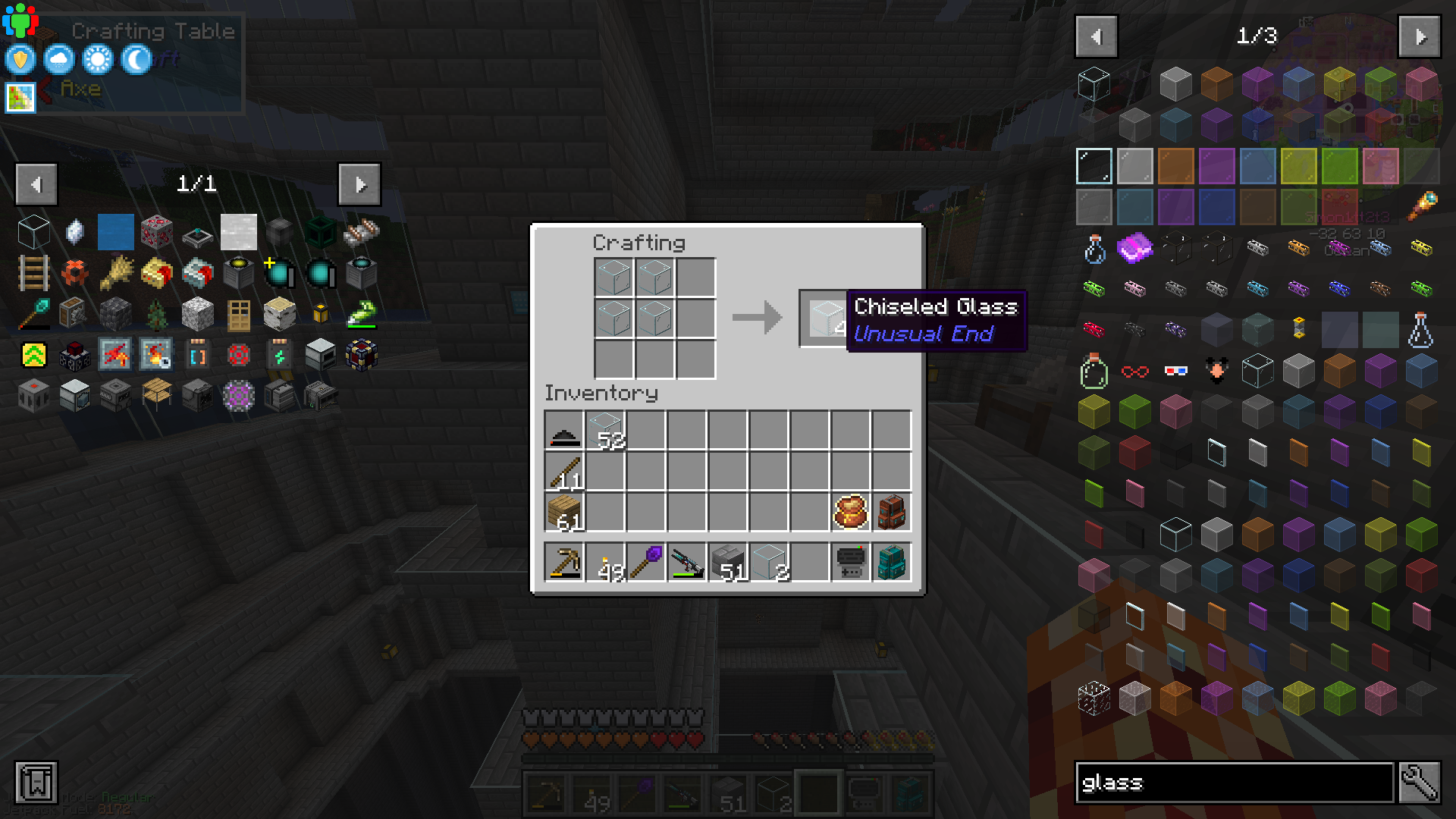Toggle rain weather with the cloud button

pos(58,59)
